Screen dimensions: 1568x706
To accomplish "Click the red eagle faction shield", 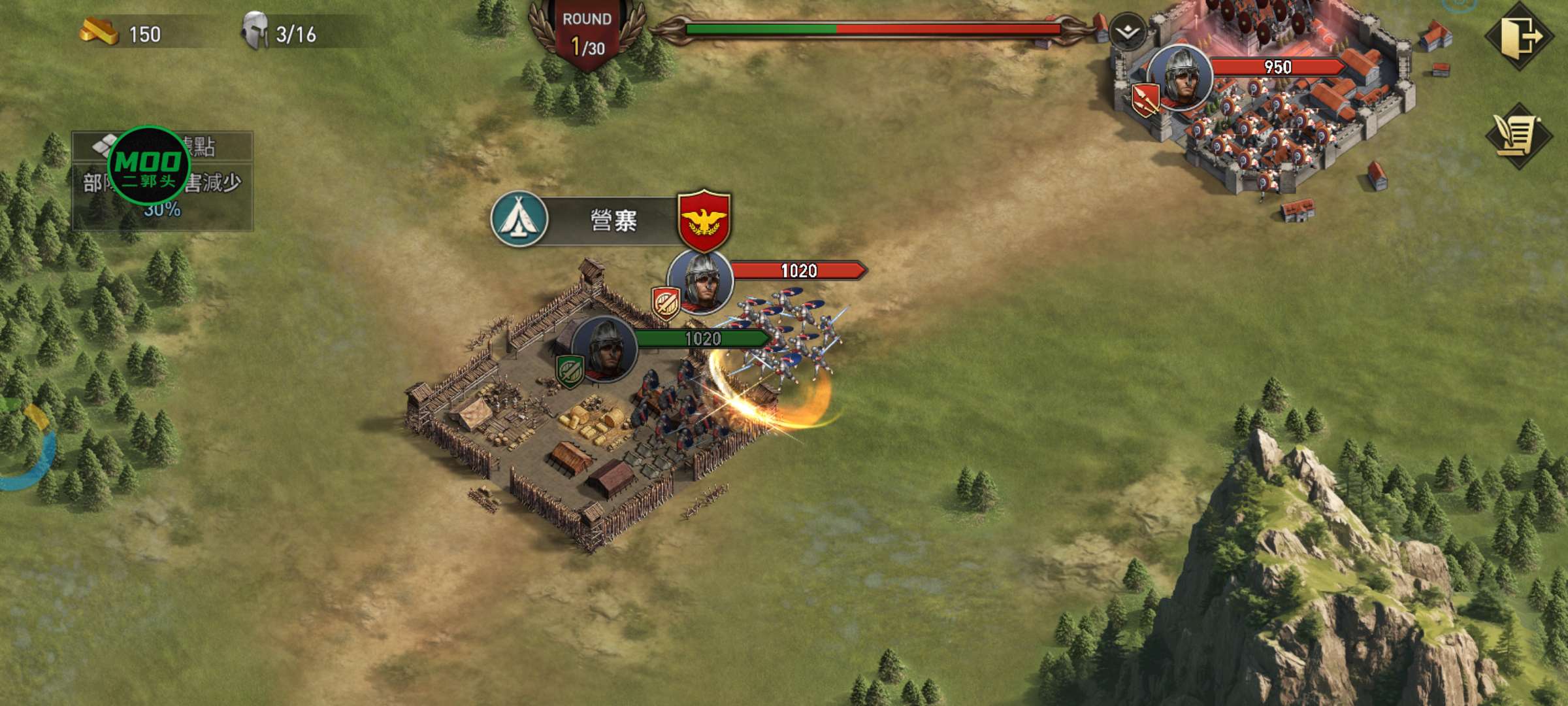I will click(x=704, y=220).
